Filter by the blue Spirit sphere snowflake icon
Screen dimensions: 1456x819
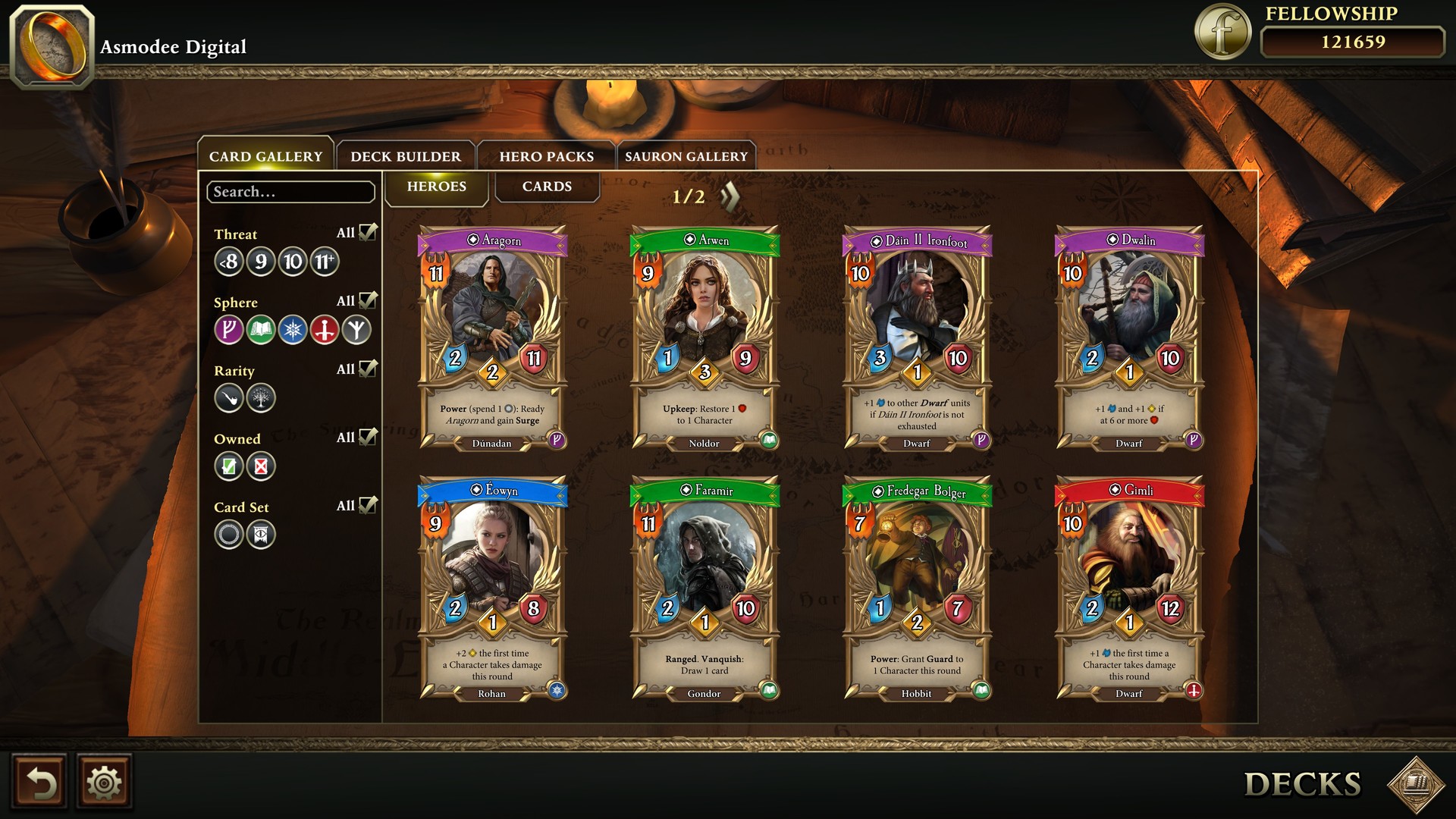[293, 330]
